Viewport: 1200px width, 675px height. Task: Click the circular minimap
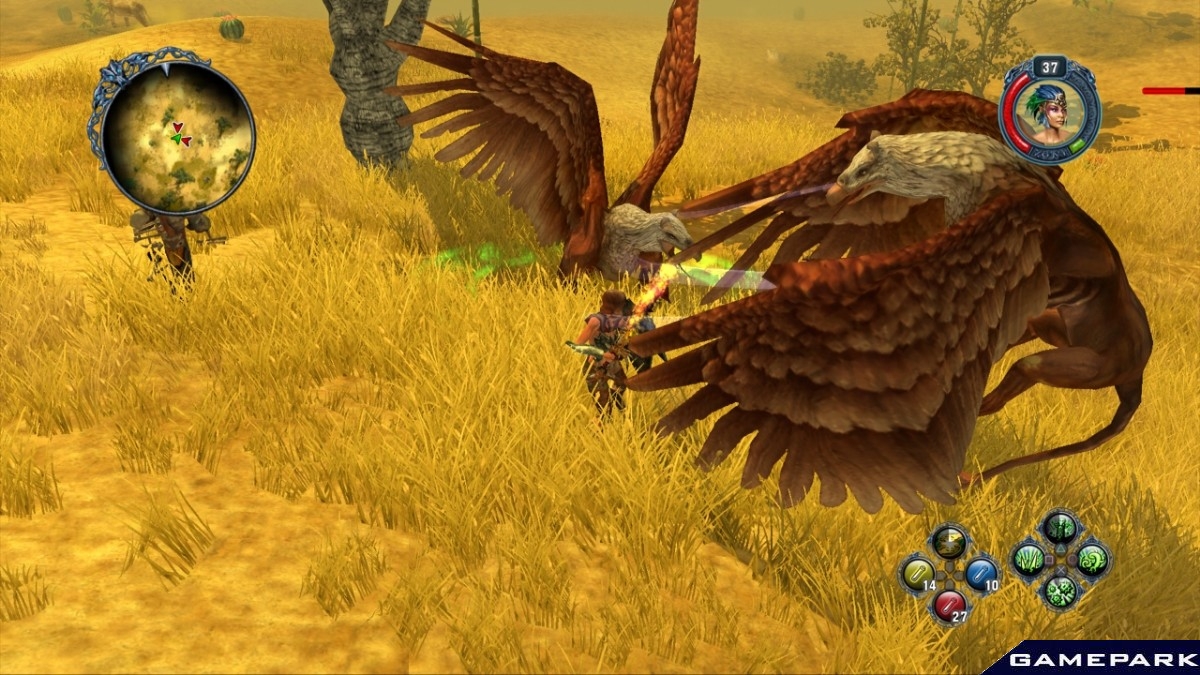tap(178, 137)
